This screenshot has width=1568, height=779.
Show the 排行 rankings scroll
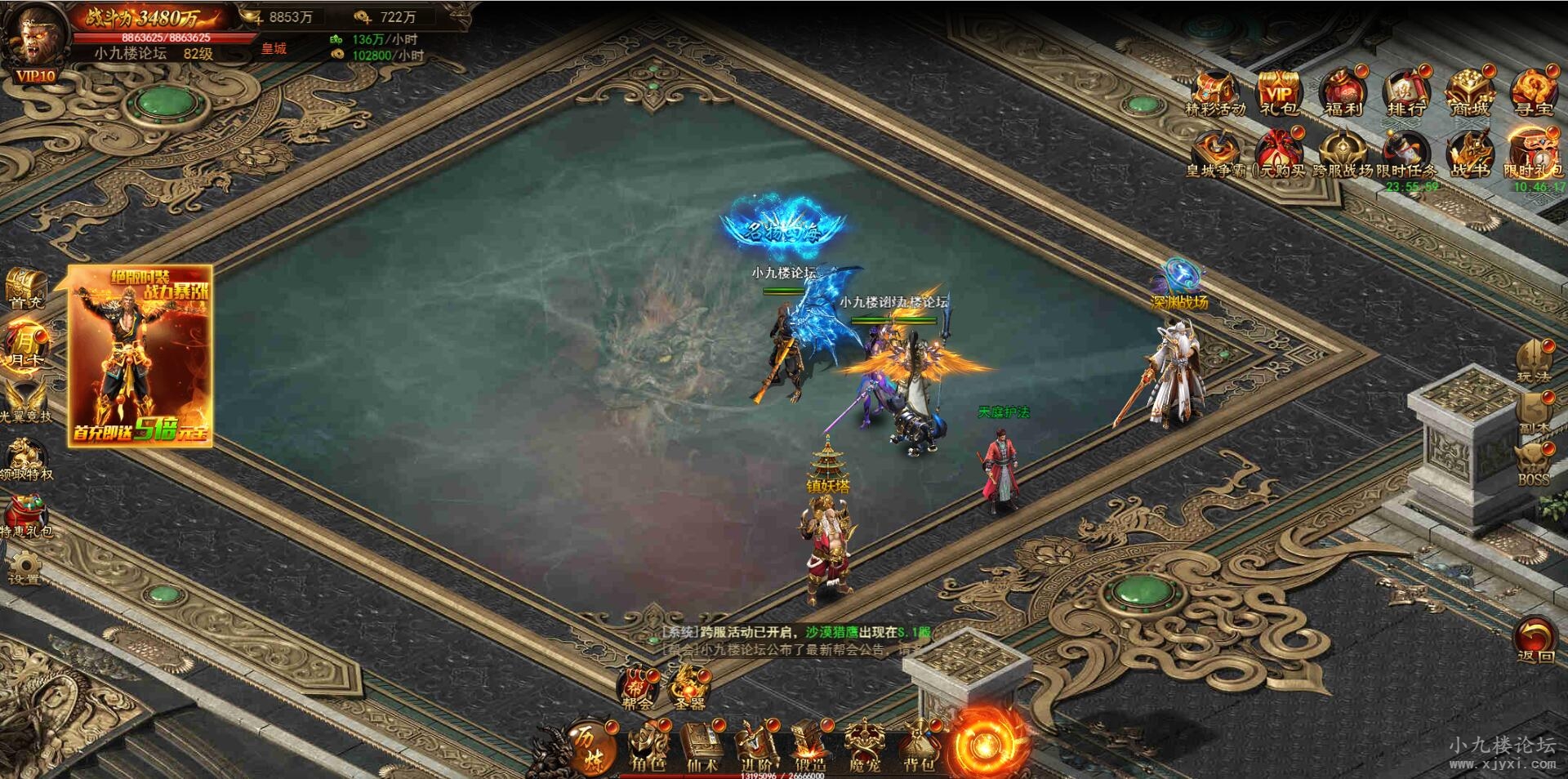tap(1405, 91)
